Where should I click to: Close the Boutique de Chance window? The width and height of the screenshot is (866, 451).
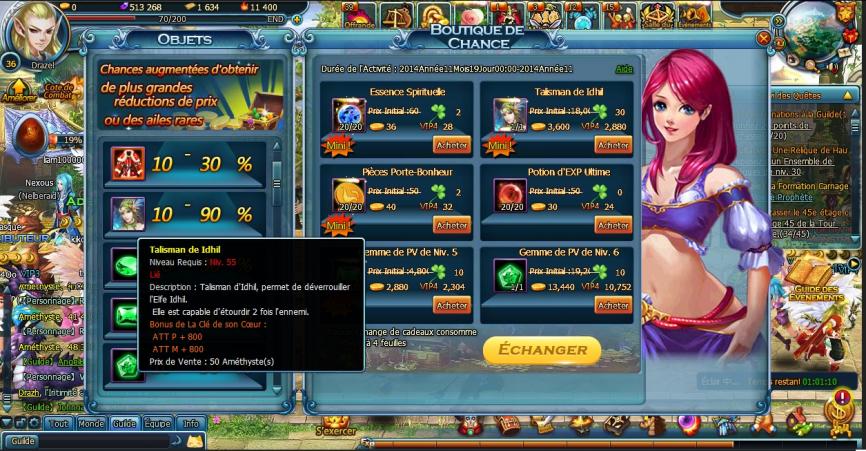tap(764, 38)
